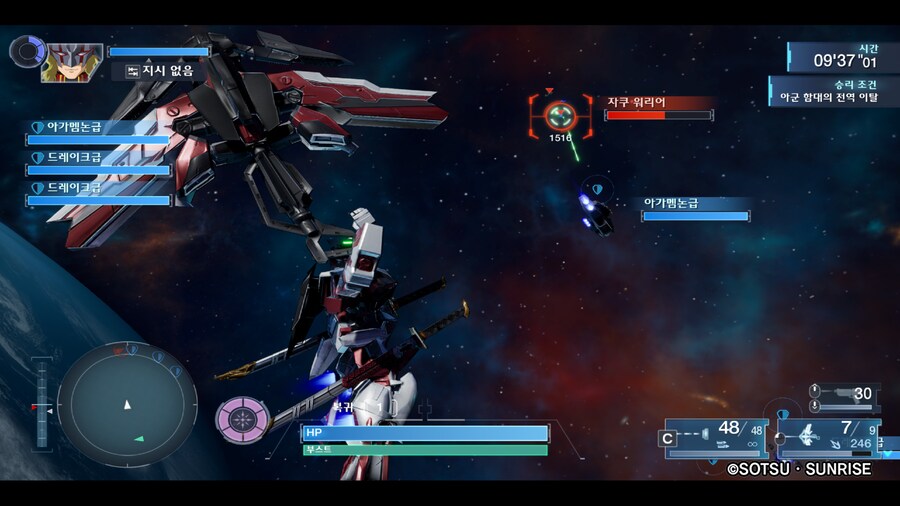Viewport: 900px width, 506px height.
Task: Target the locked-on 자쿠 워리어 reticle
Action: (560, 115)
